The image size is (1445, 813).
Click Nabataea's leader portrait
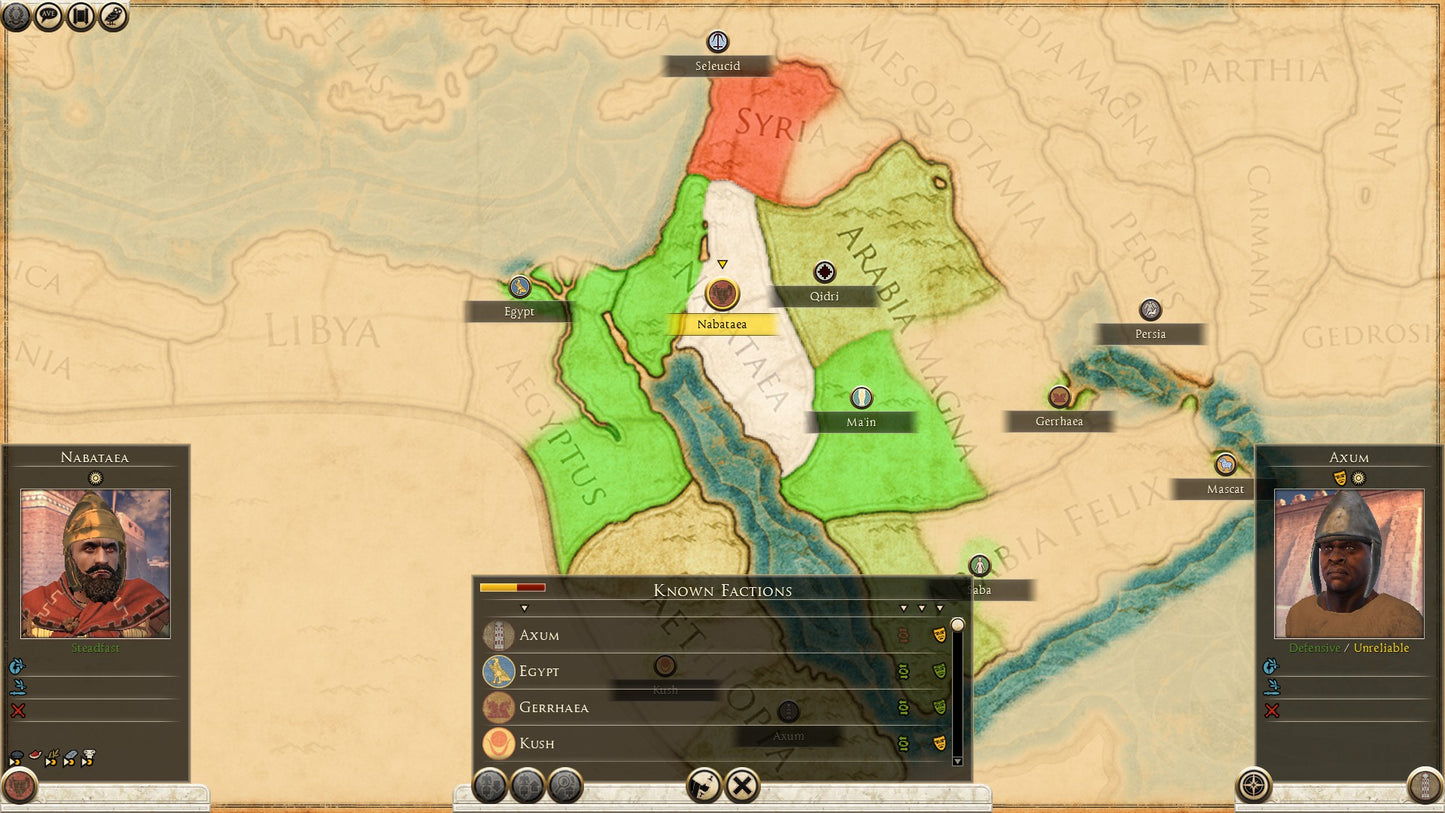(x=94, y=565)
